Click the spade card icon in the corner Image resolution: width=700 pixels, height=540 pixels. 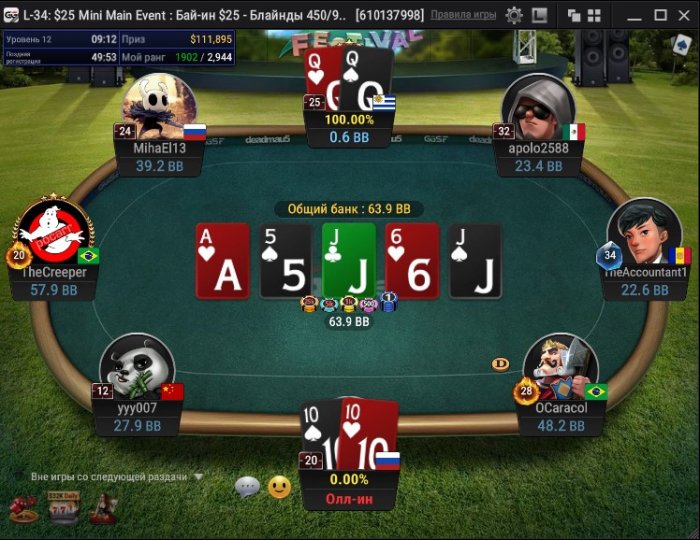pos(683,45)
